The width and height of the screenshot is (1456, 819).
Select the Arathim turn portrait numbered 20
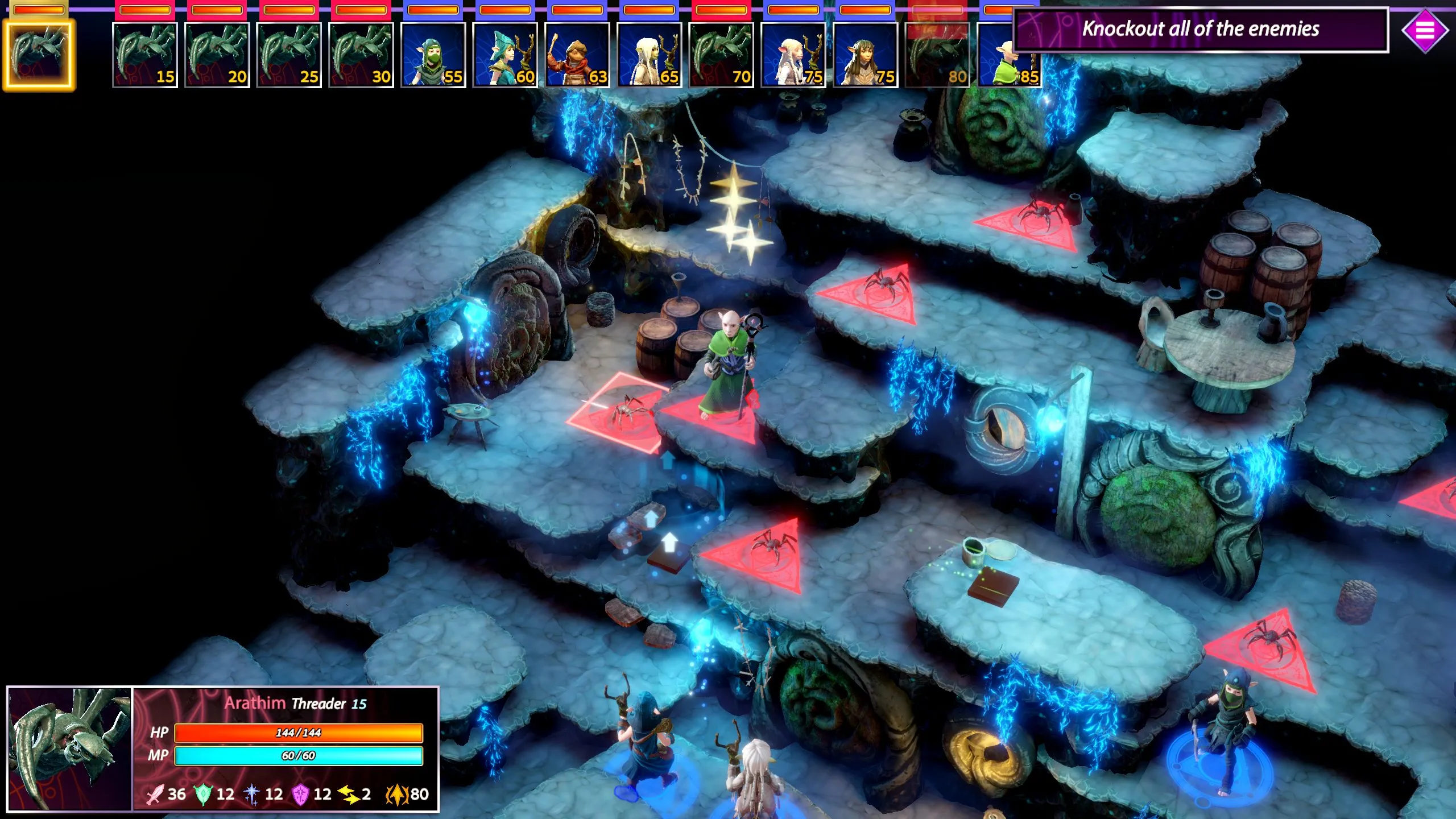point(217,55)
